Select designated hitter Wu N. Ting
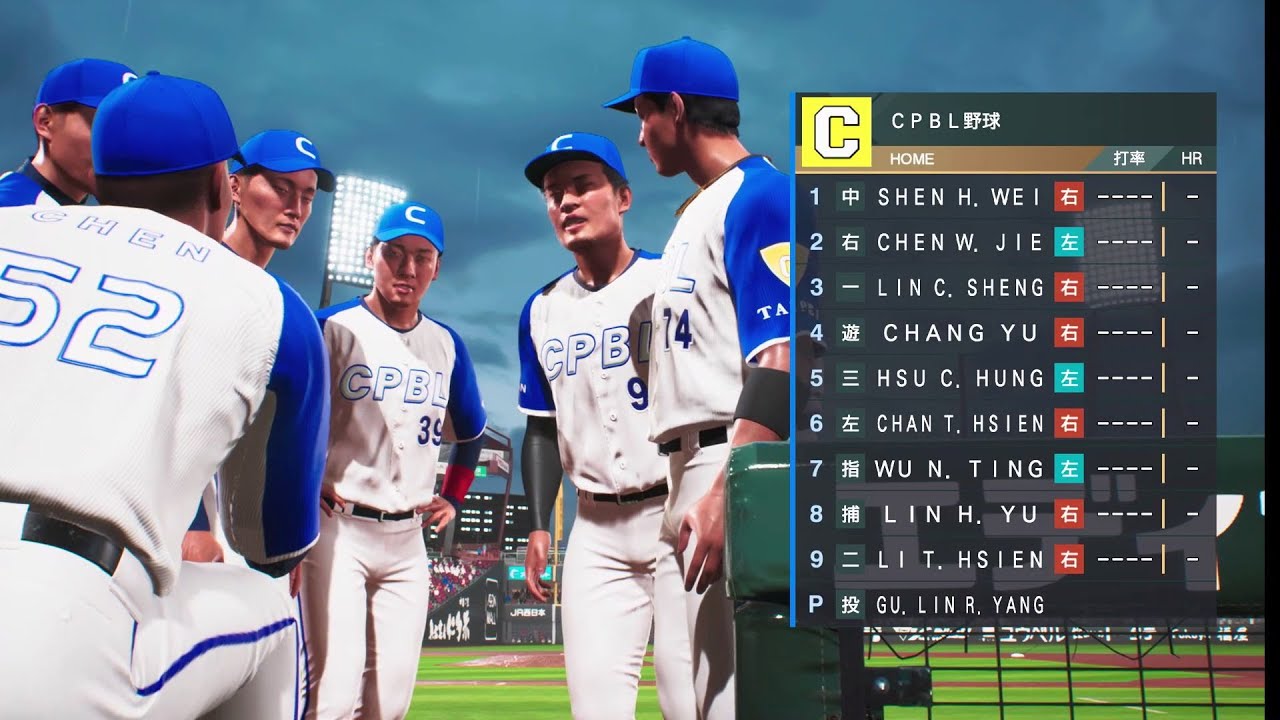This screenshot has height=720, width=1280. tap(959, 468)
